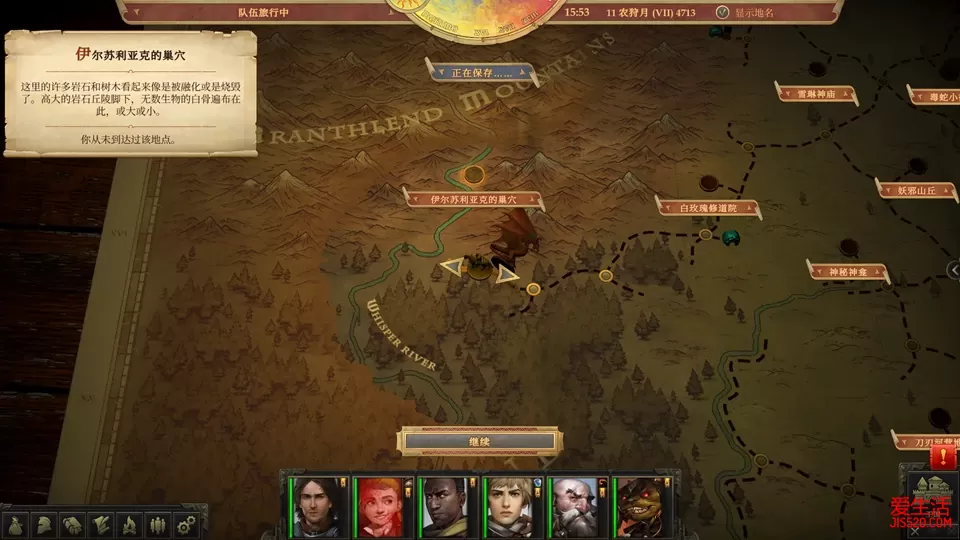
Task: Open the party formation icon
Action: tap(156, 524)
